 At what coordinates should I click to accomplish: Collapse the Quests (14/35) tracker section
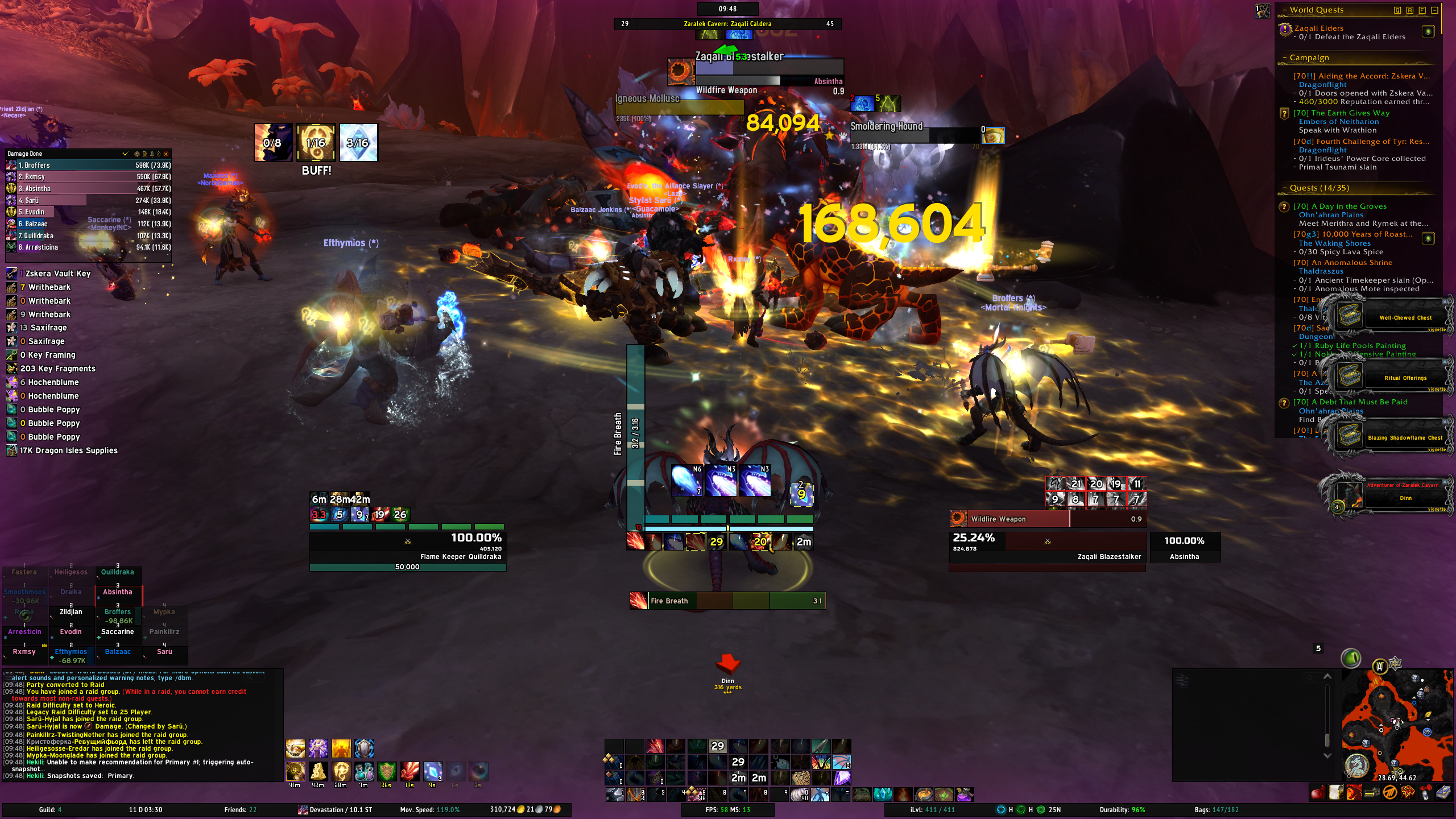coord(1285,188)
